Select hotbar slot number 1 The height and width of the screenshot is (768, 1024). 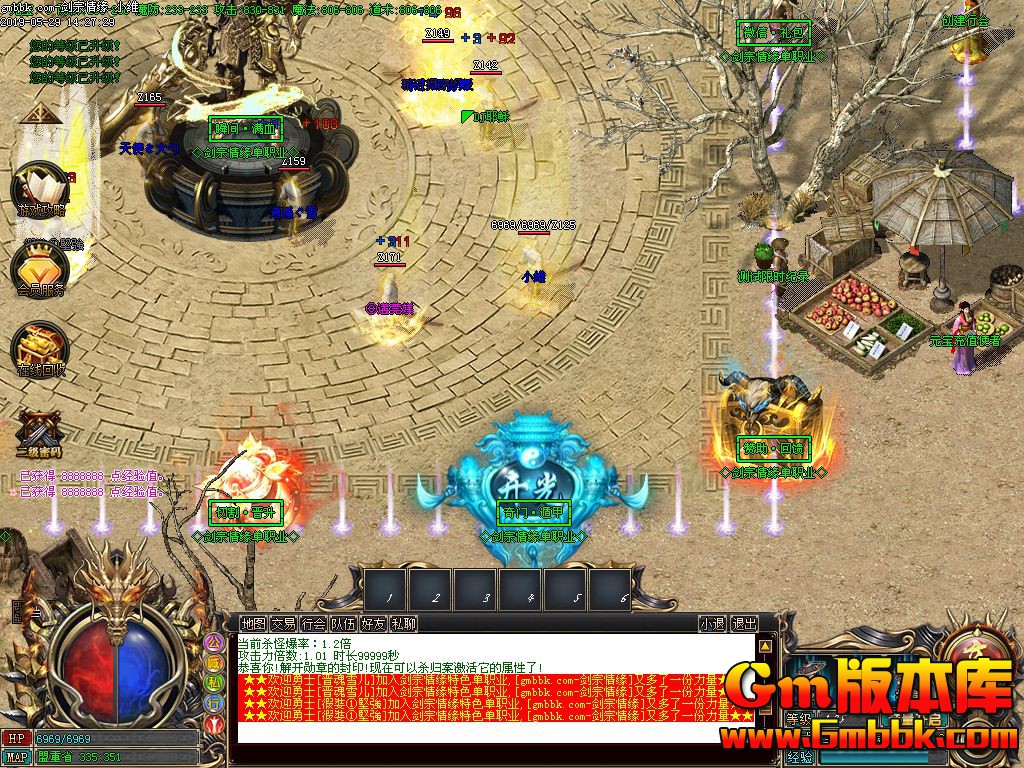pos(386,588)
